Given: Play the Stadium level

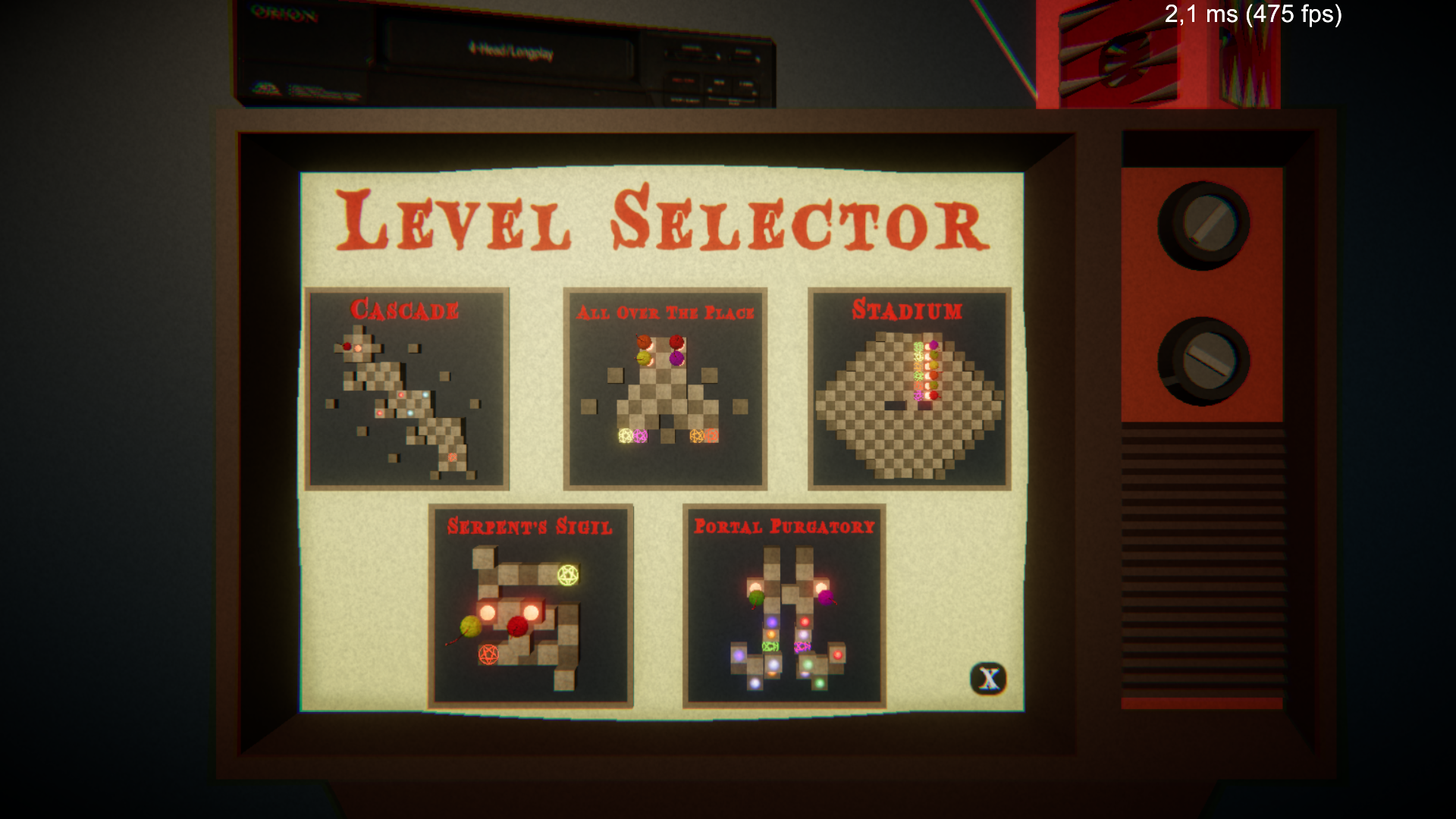Looking at the screenshot, I should coord(910,387).
